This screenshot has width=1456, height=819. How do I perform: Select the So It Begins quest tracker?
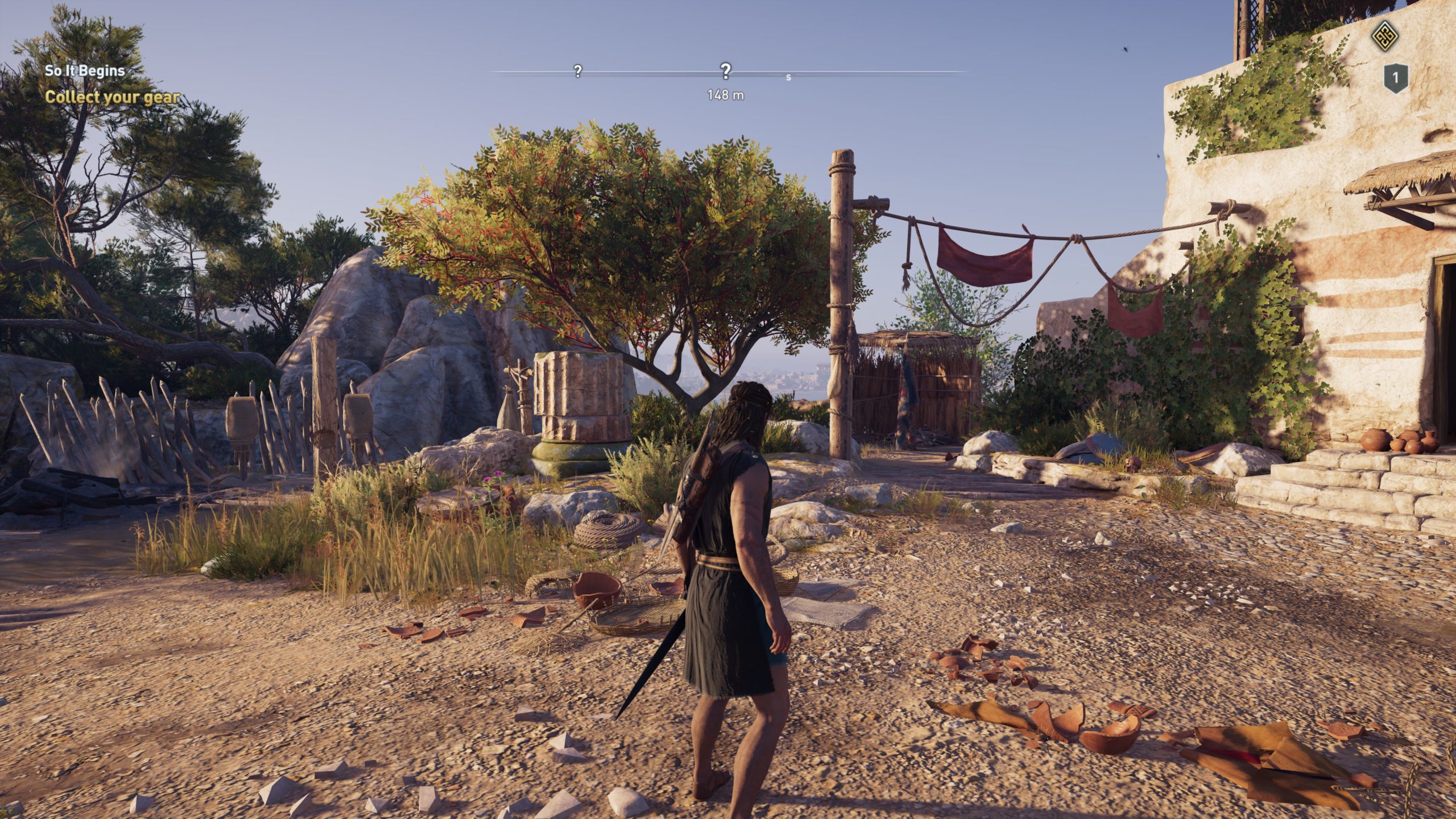[x=85, y=71]
